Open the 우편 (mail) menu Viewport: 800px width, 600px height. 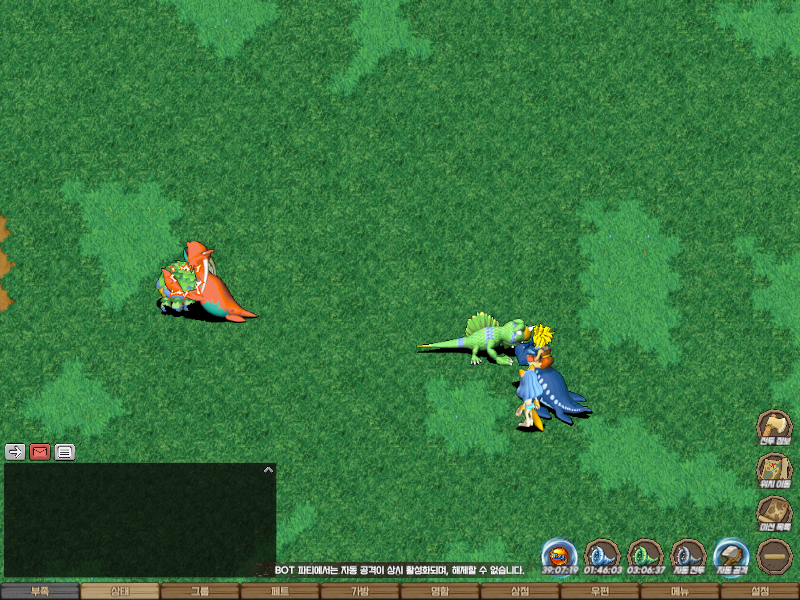[600, 591]
